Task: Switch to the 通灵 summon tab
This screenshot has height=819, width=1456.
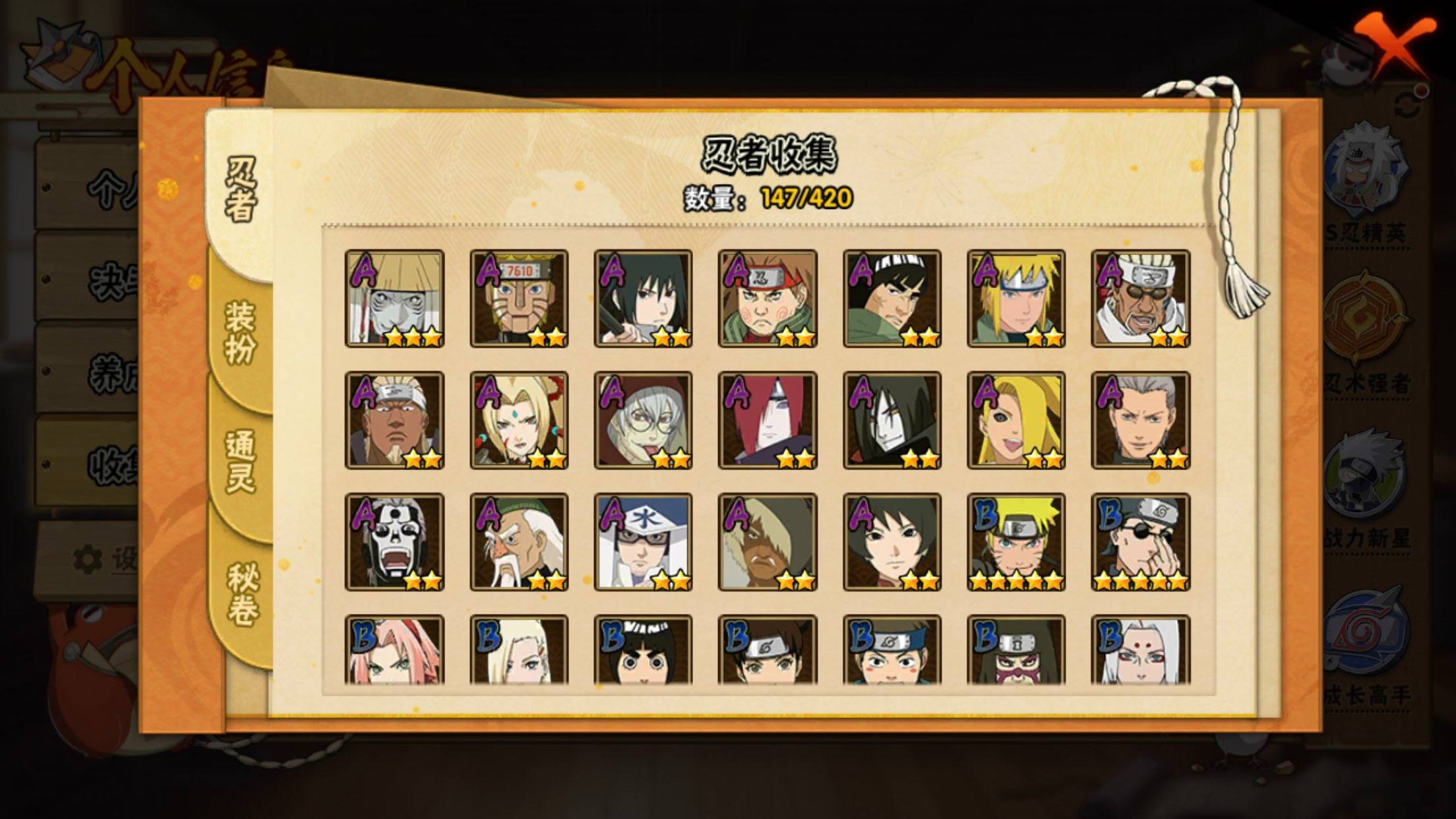Action: click(240, 462)
